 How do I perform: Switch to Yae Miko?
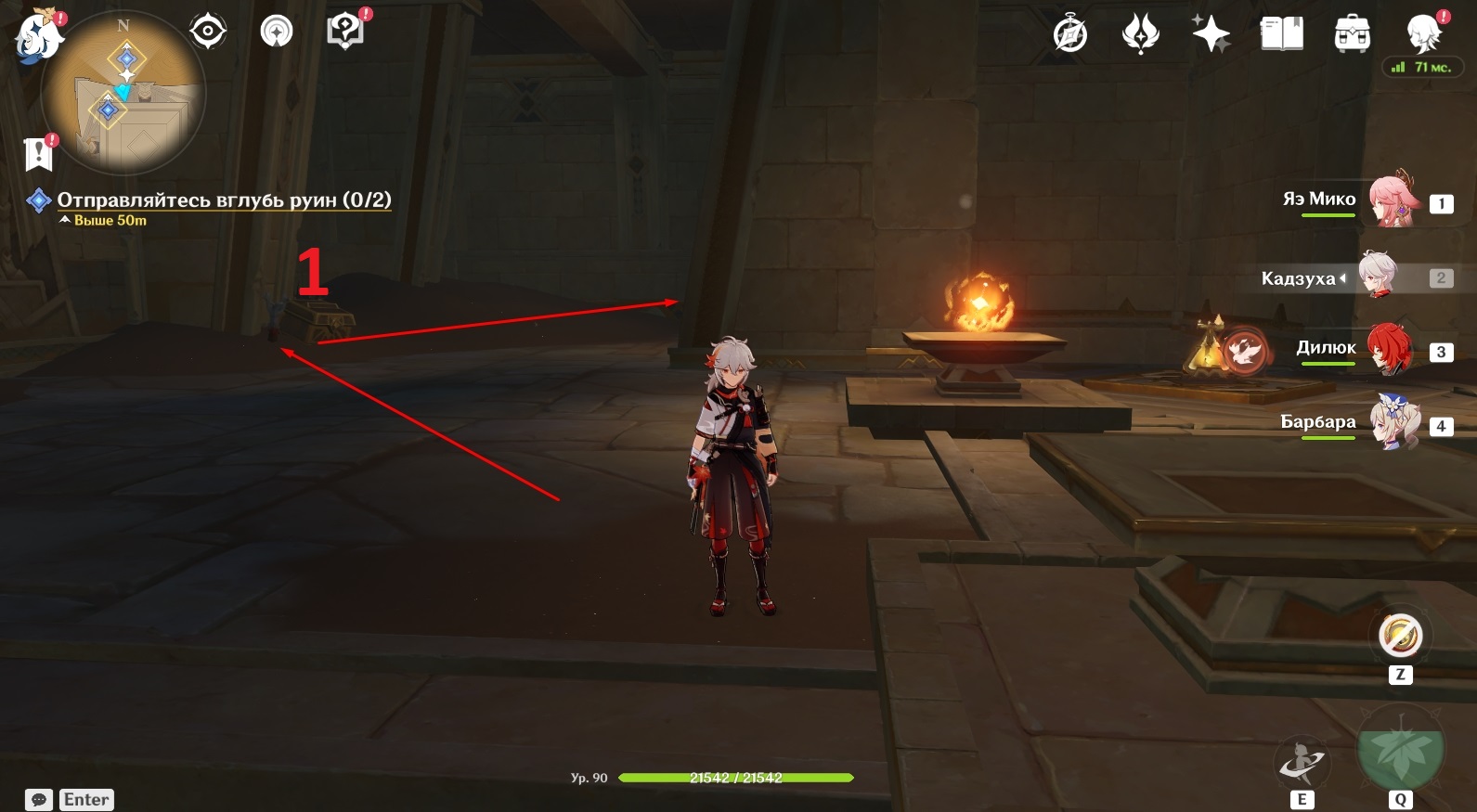coord(1393,201)
